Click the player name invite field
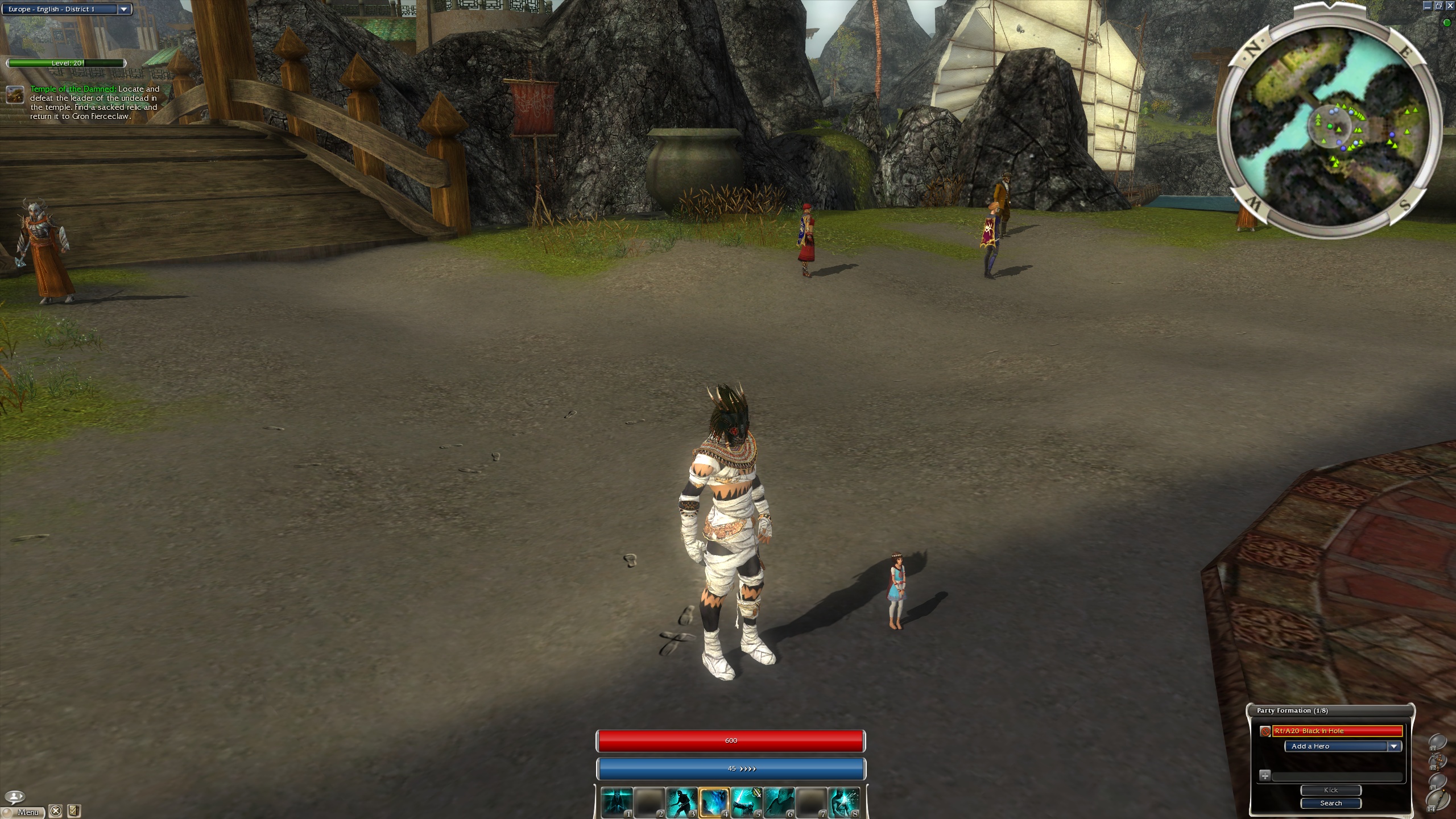Viewport: 1456px width, 819px height. point(1337,776)
